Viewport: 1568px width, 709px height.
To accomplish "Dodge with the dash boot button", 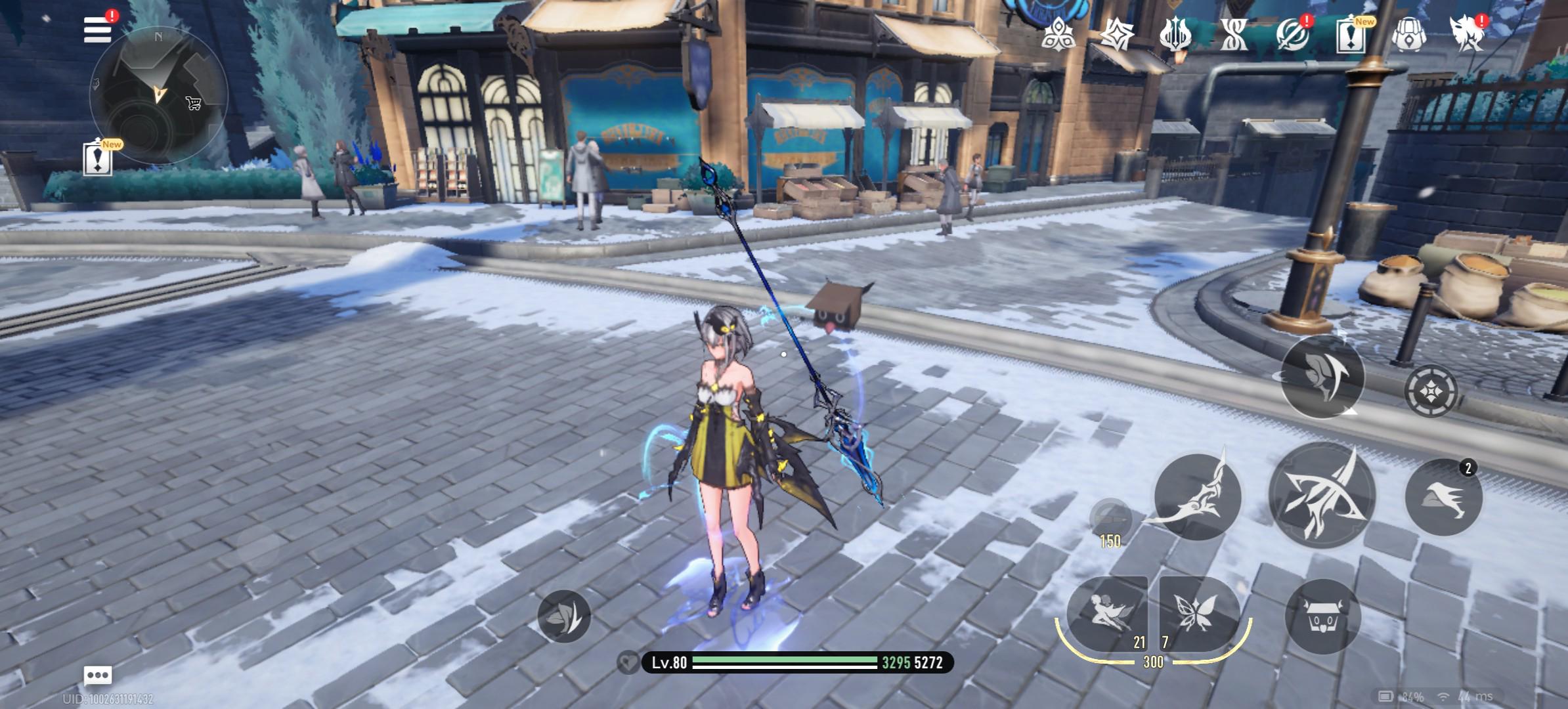I will (x=1443, y=497).
